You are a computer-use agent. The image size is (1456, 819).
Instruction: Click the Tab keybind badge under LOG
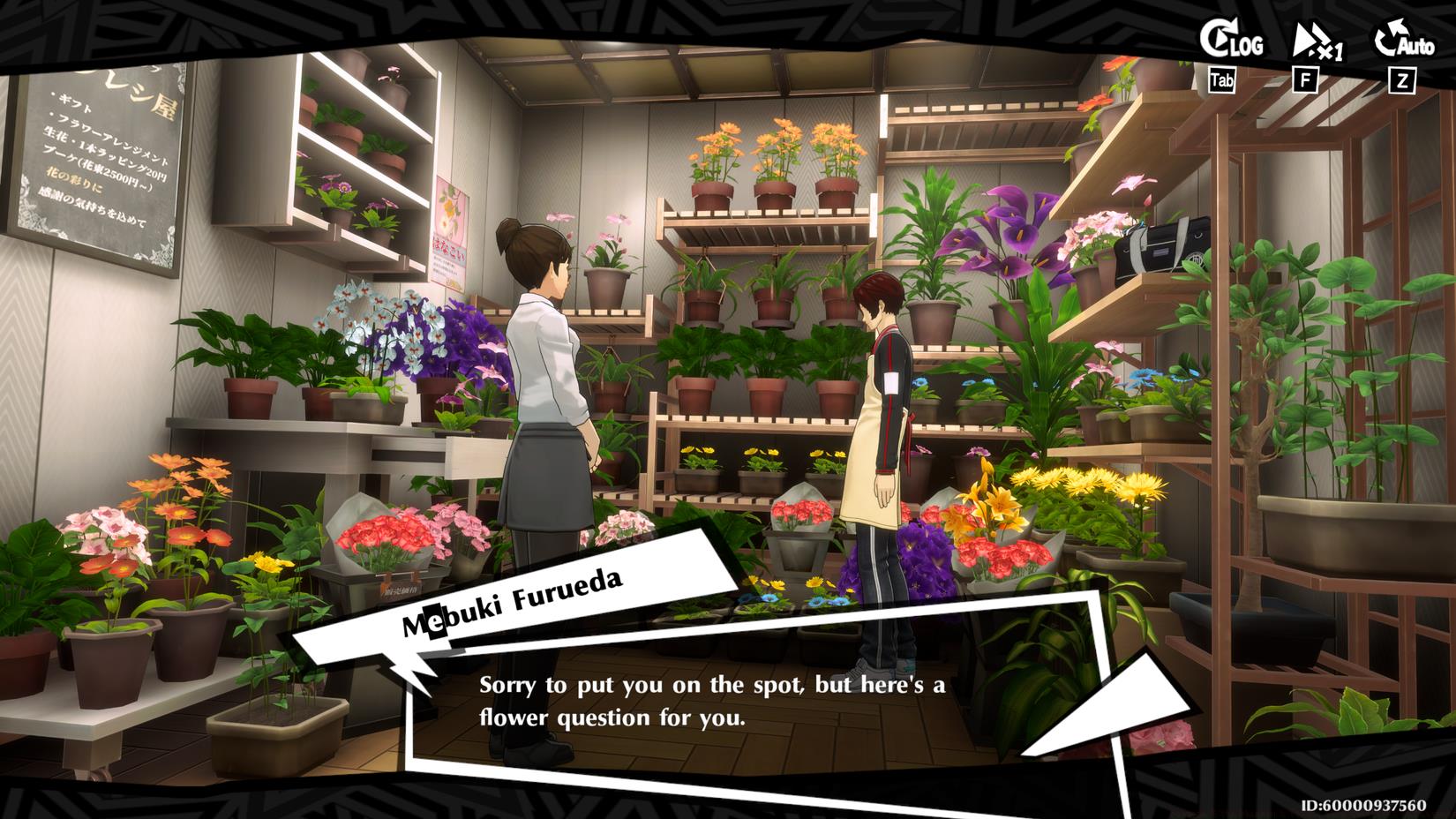point(1222,78)
